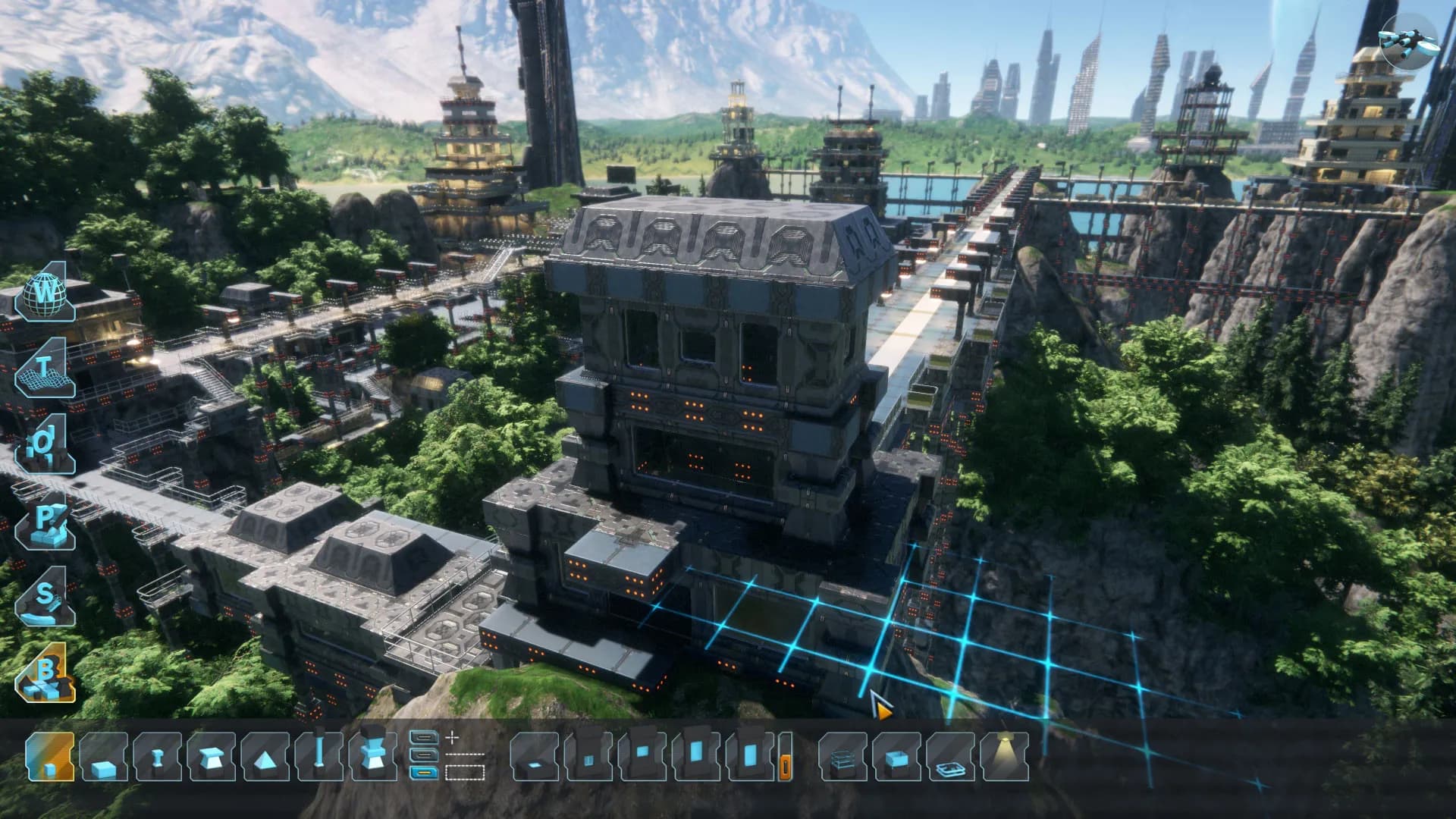The height and width of the screenshot is (819, 1456).
Task: Enable the dashed rectangle area placement mode
Action: [464, 773]
